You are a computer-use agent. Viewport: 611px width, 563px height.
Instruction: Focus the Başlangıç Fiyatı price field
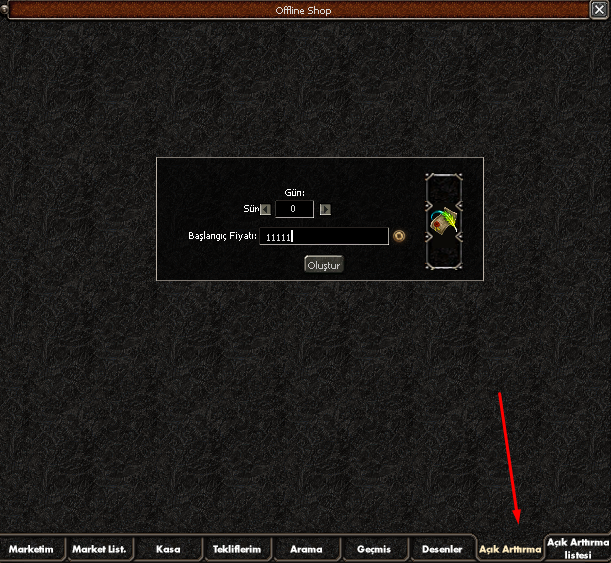point(323,237)
